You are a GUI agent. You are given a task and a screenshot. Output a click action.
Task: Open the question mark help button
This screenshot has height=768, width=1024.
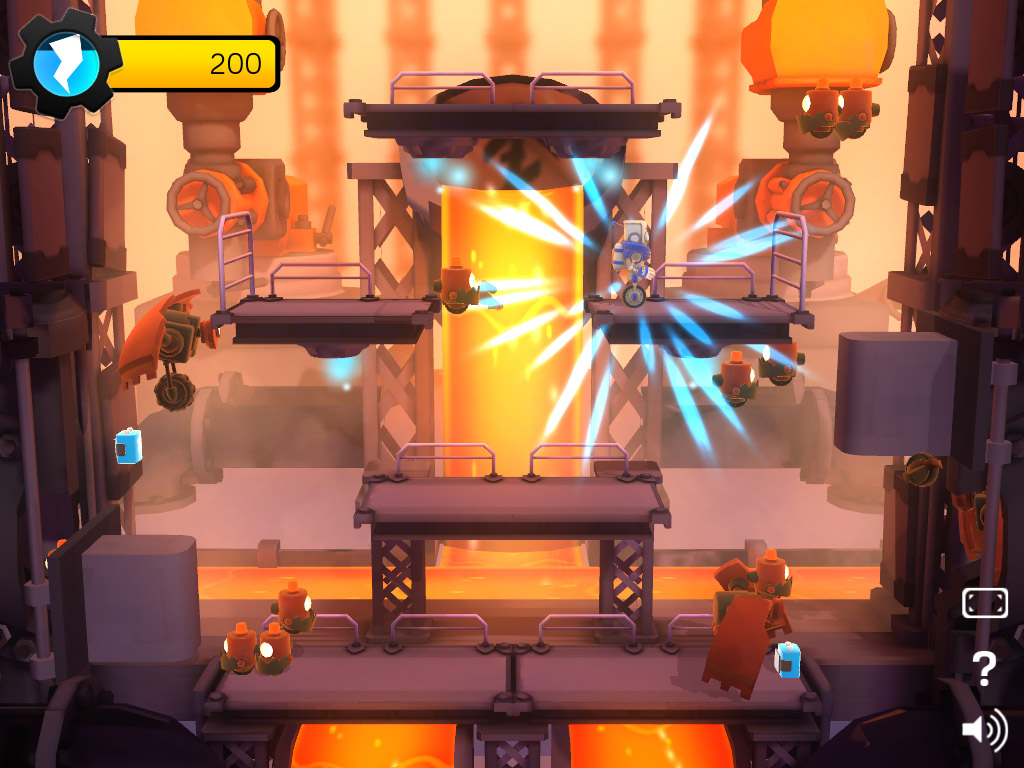pos(984,668)
